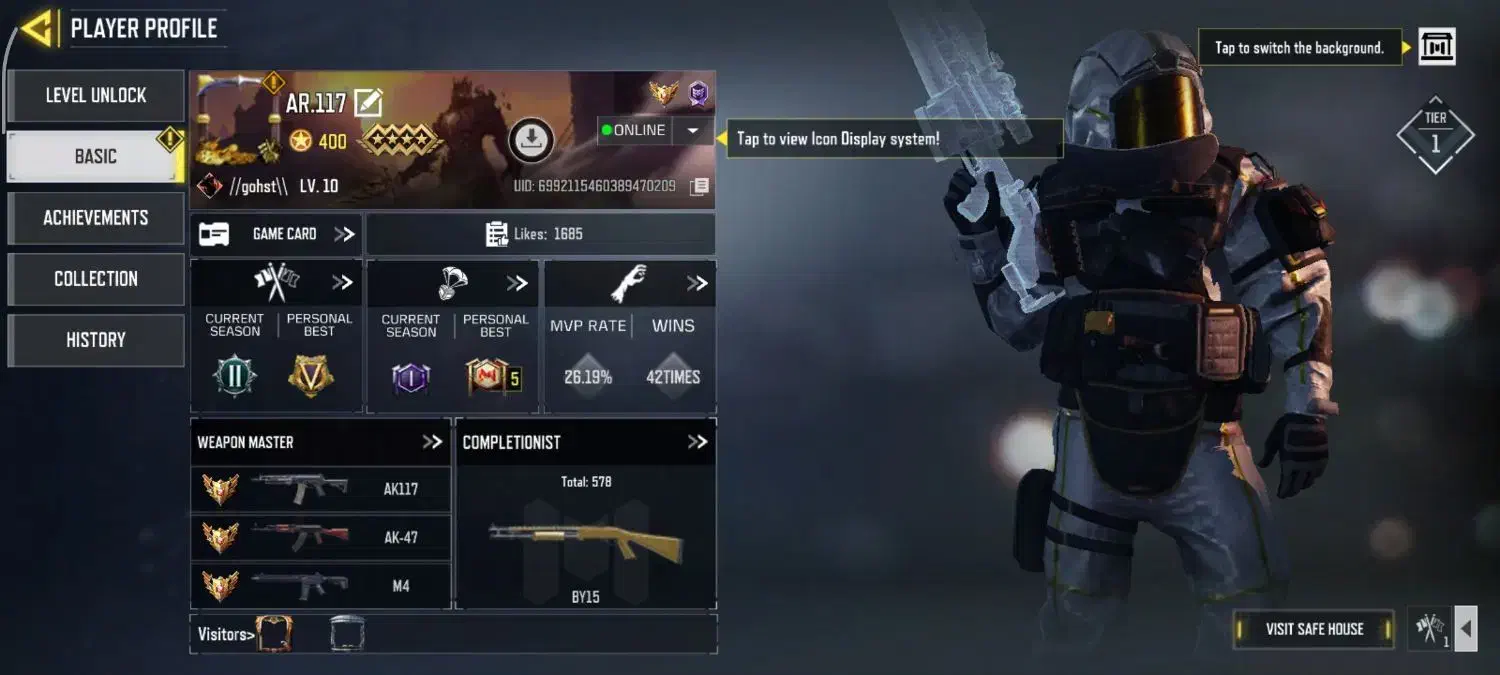1500x675 pixels.
Task: Visit the Safe House
Action: [x=1313, y=629]
